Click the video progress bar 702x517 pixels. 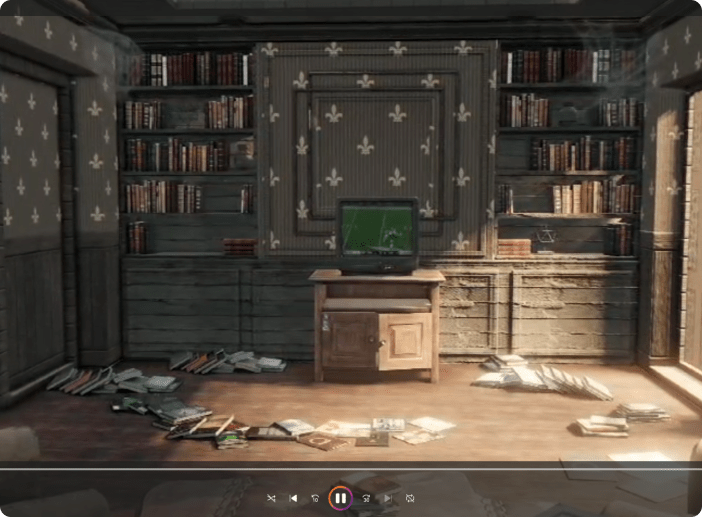tap(350, 467)
